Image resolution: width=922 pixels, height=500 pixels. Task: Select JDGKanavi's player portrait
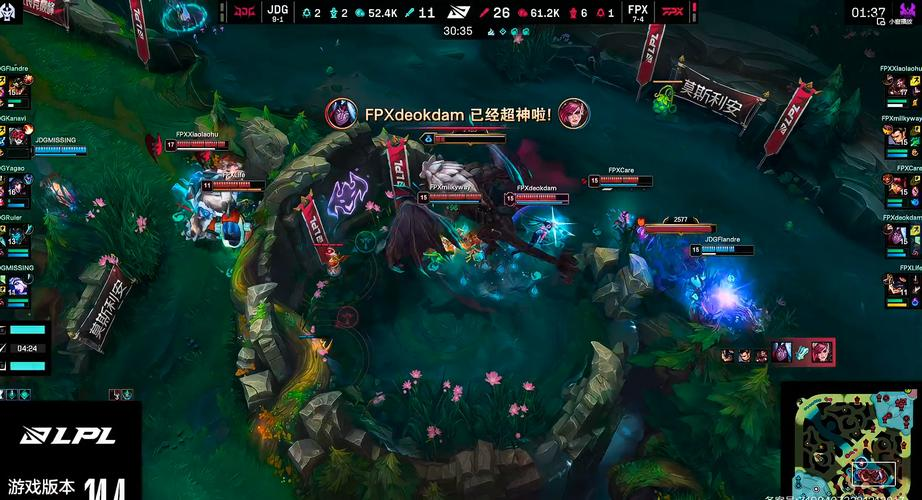point(18,138)
